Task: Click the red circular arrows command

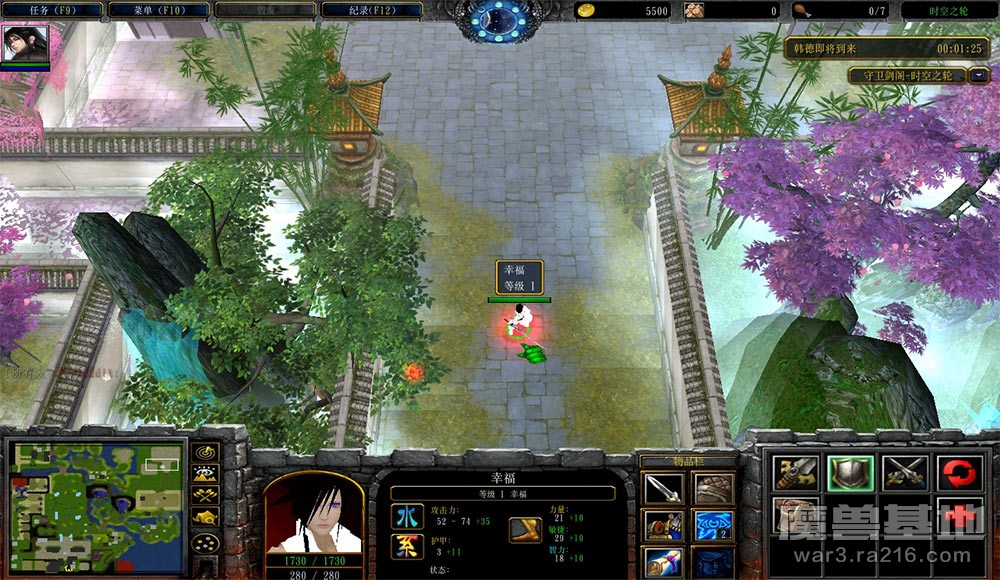Action: [960, 473]
